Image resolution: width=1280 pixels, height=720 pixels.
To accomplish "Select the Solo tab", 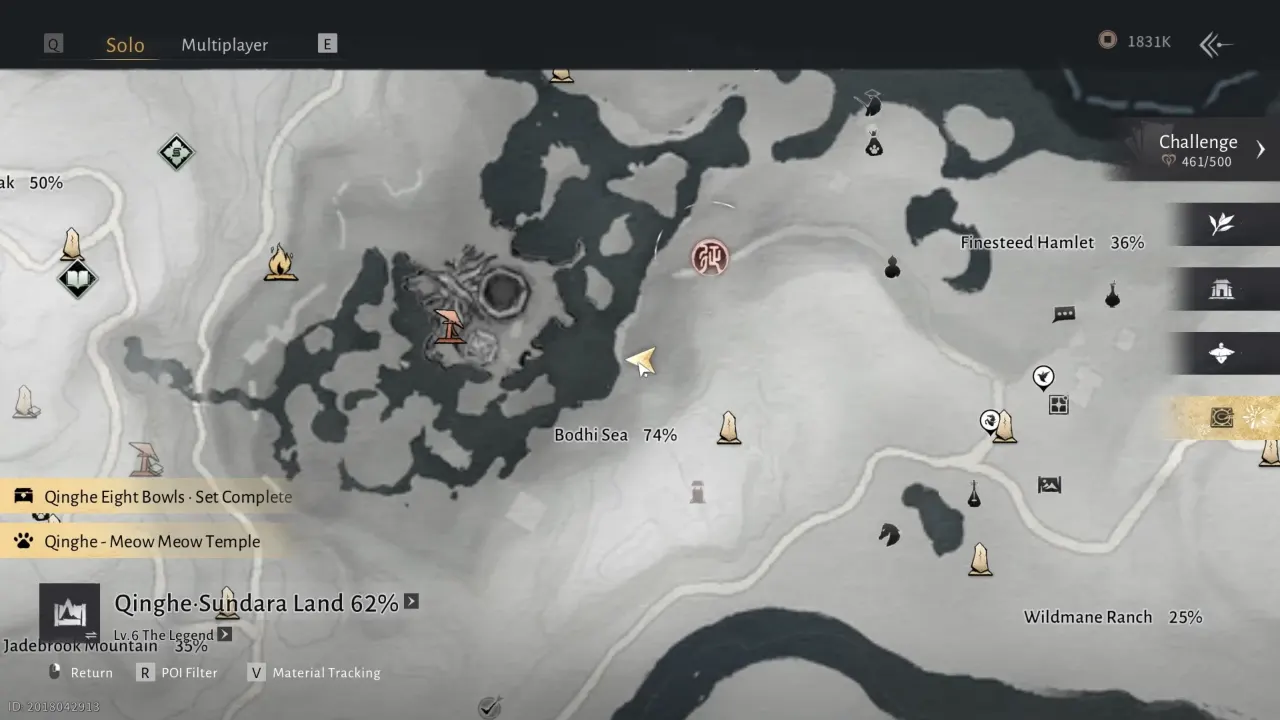I will 125,44.
